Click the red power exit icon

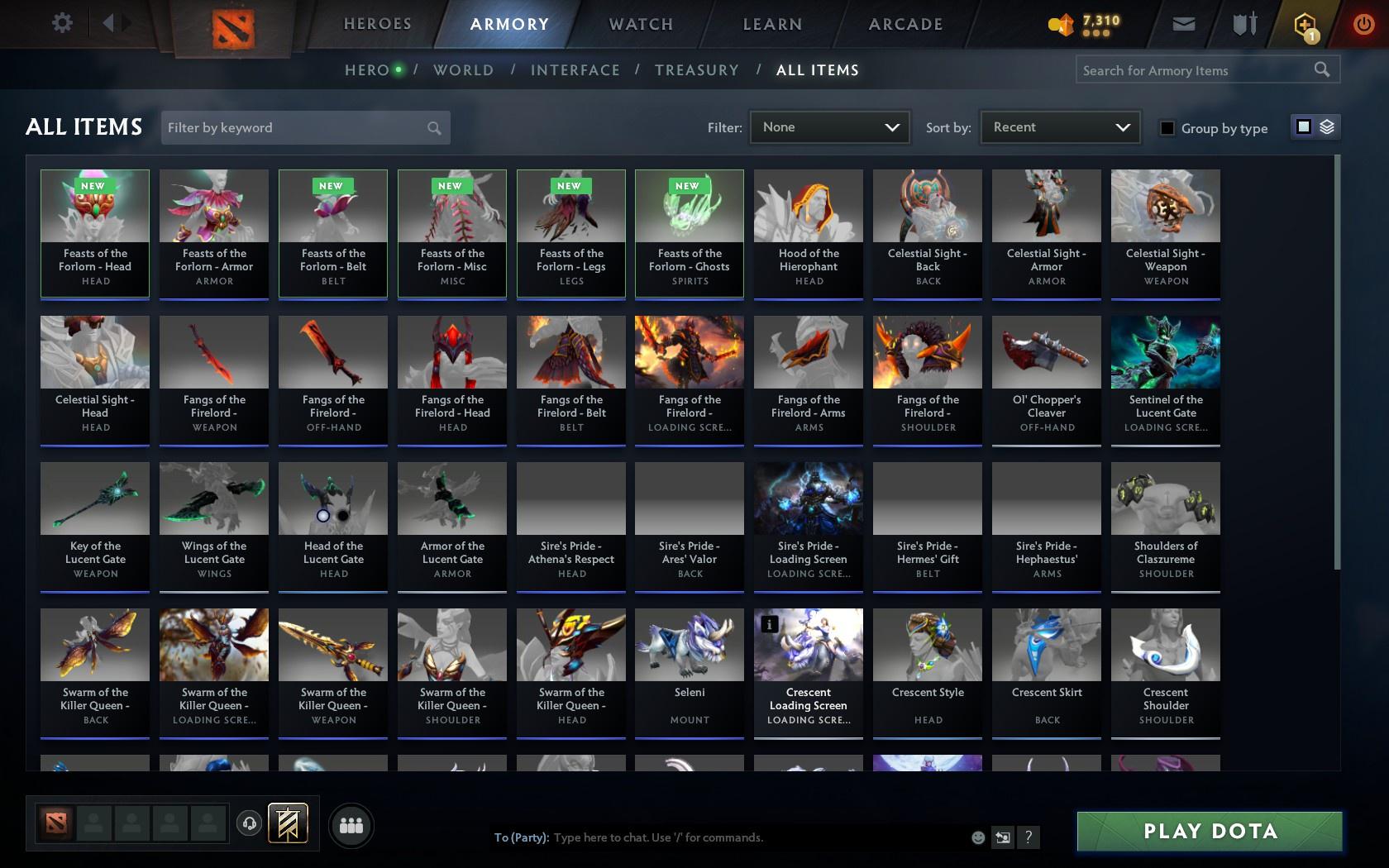tap(1363, 24)
